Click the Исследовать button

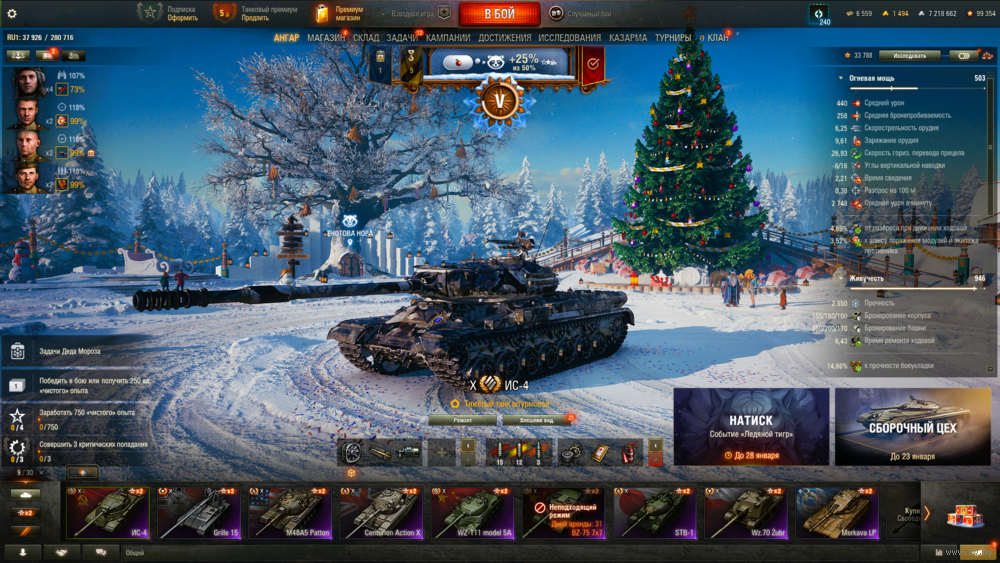pos(909,56)
